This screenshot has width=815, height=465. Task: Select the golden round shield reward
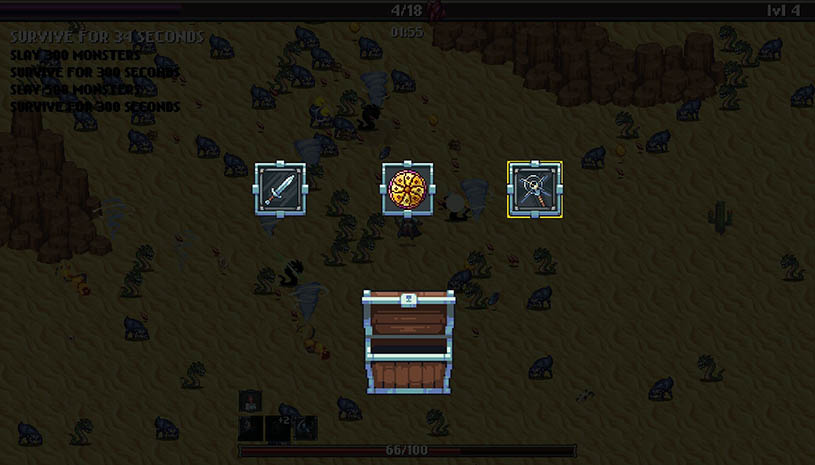point(407,188)
